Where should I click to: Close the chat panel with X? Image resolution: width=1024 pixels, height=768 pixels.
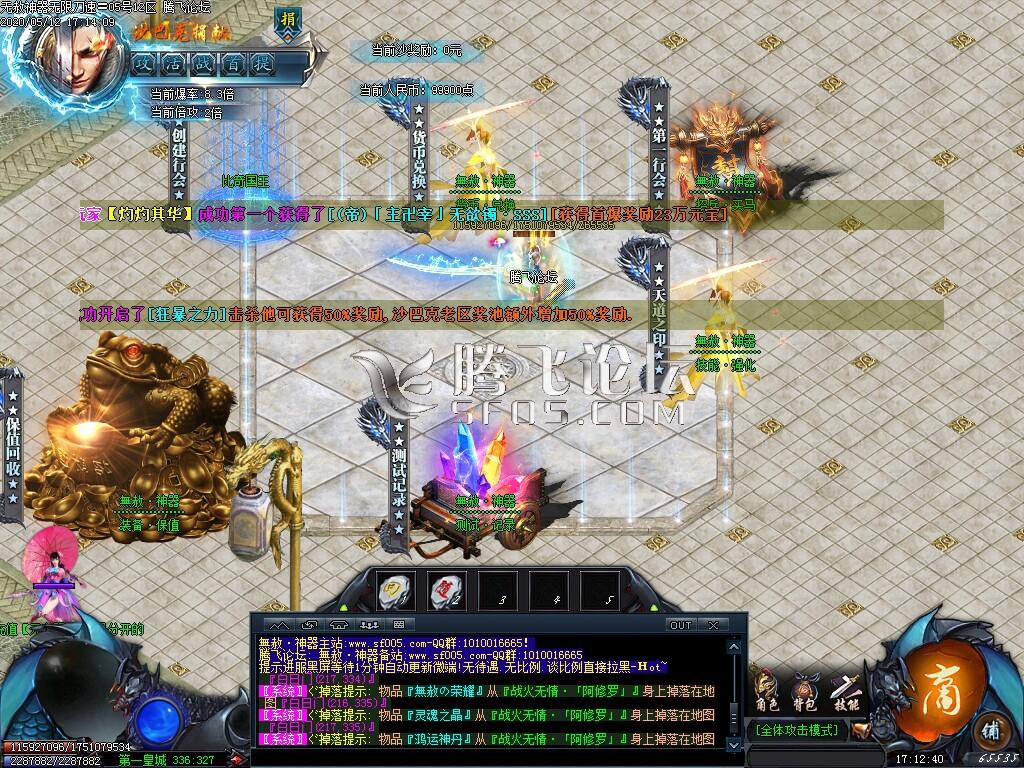(x=713, y=625)
